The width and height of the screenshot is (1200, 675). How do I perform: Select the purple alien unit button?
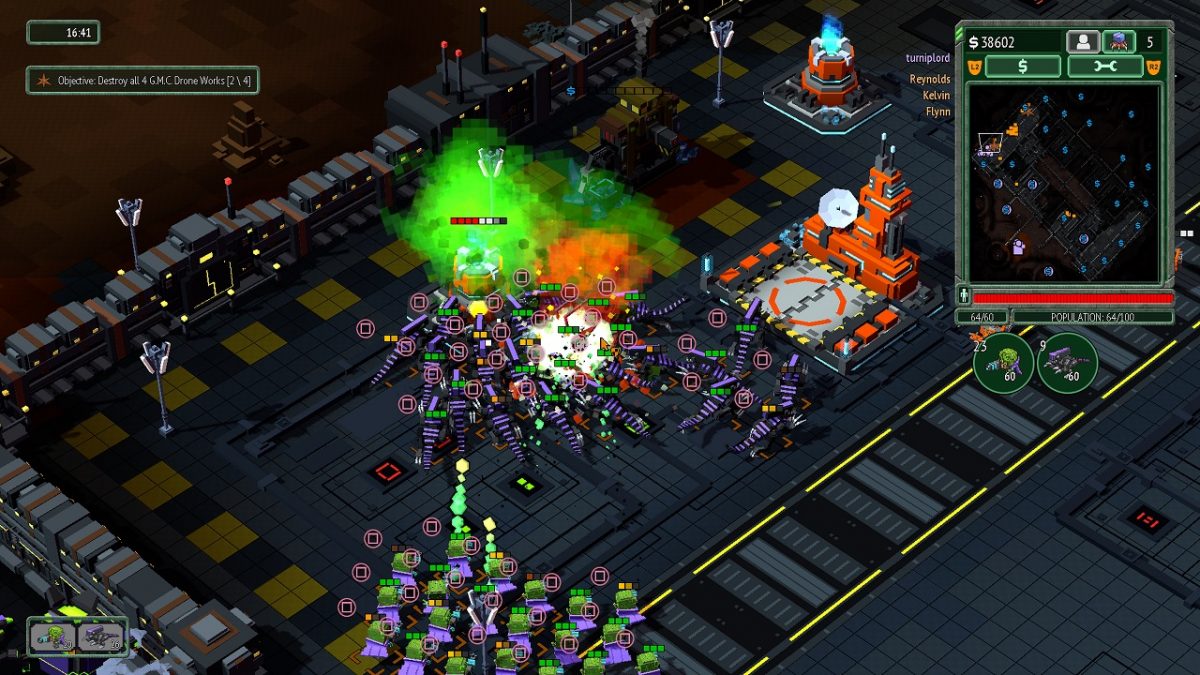click(1118, 42)
